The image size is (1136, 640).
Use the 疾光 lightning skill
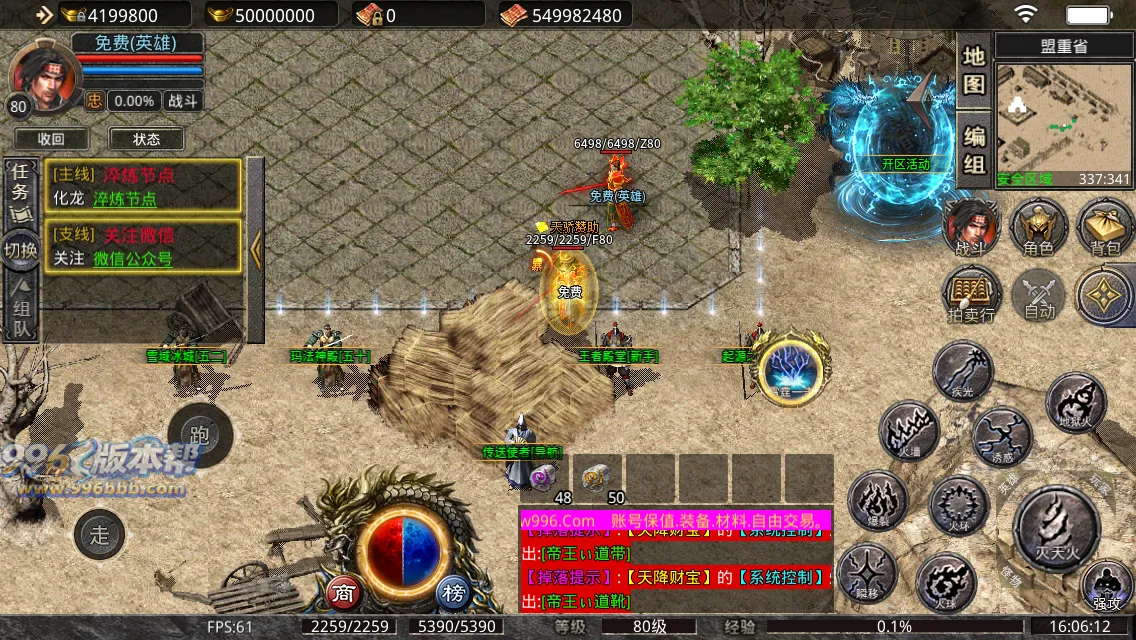962,371
